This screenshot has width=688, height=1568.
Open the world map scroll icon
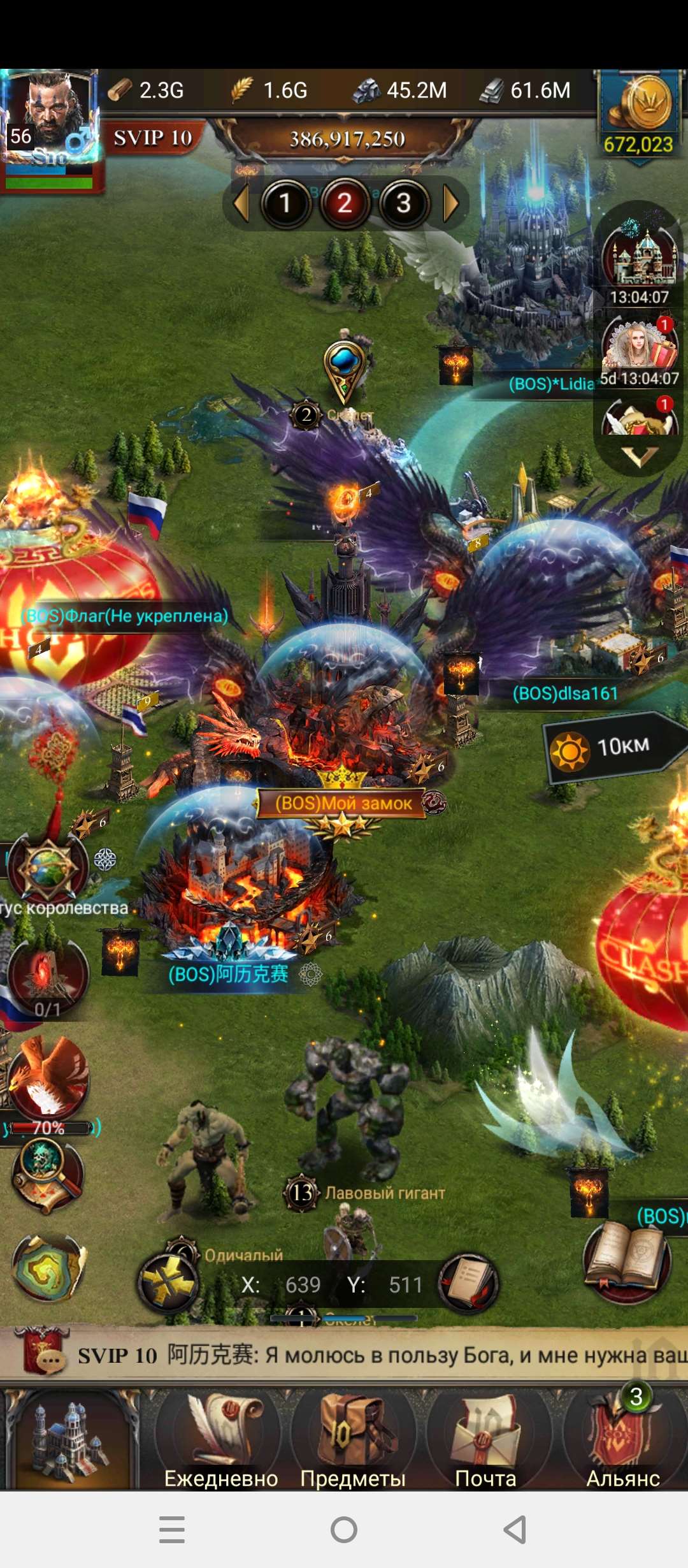tap(48, 1268)
